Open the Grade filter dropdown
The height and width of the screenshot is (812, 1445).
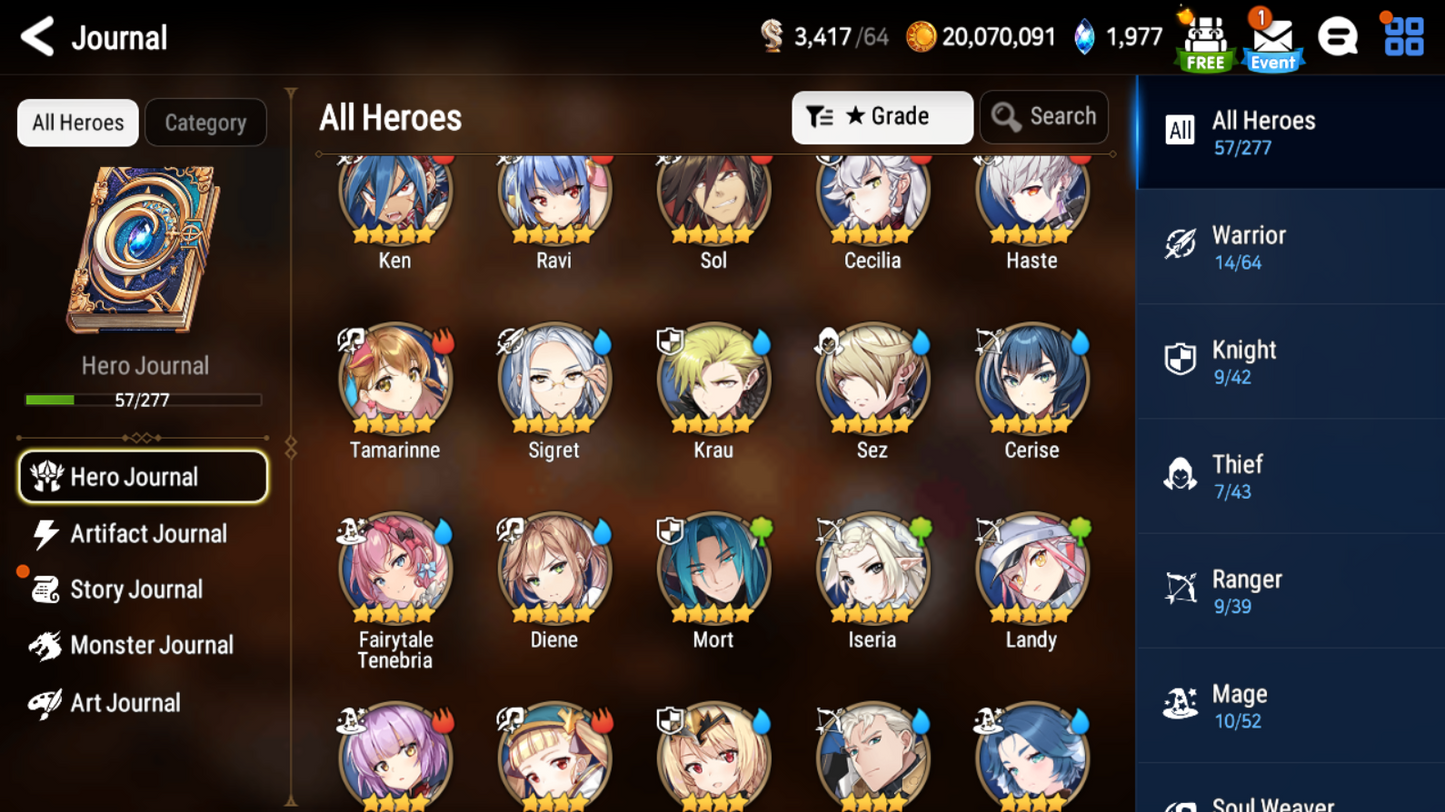coord(881,117)
